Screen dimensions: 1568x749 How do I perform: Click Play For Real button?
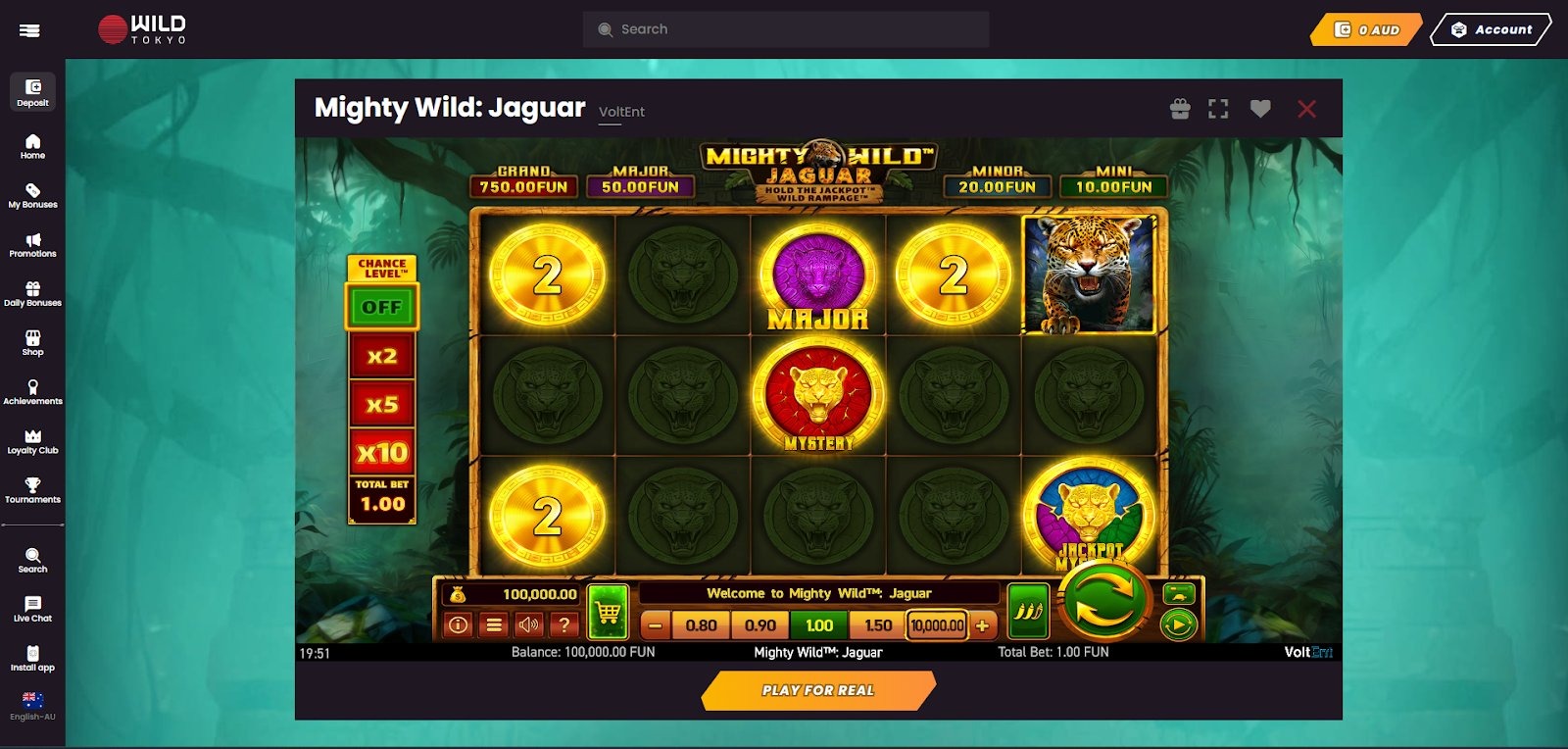(818, 690)
